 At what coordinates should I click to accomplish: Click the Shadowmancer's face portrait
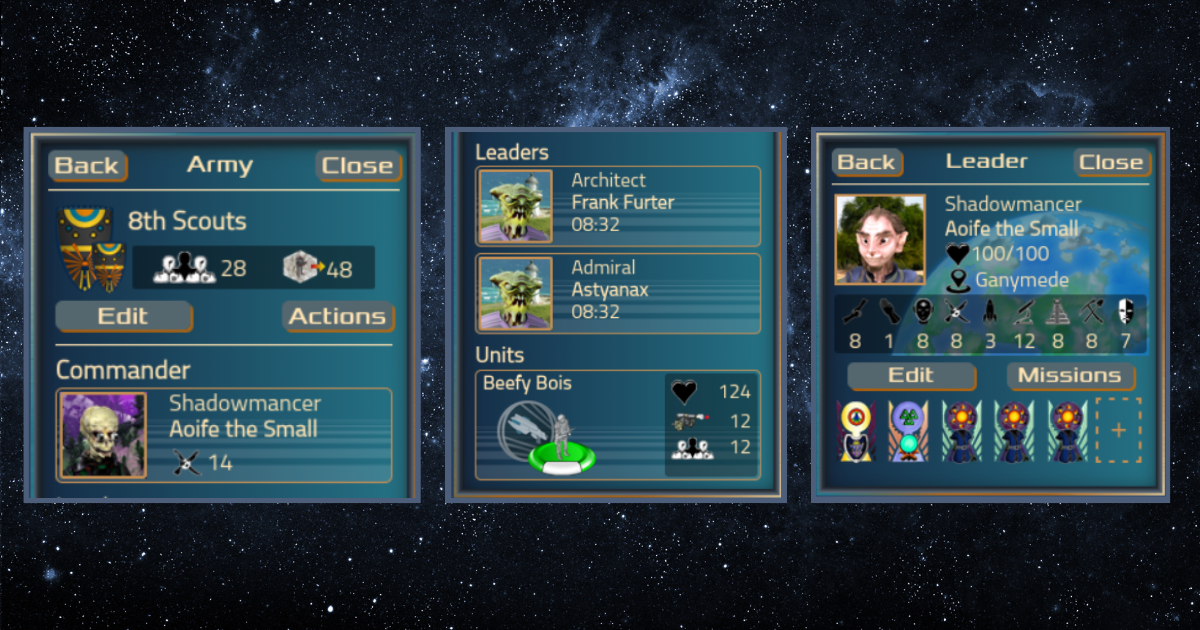click(x=880, y=239)
